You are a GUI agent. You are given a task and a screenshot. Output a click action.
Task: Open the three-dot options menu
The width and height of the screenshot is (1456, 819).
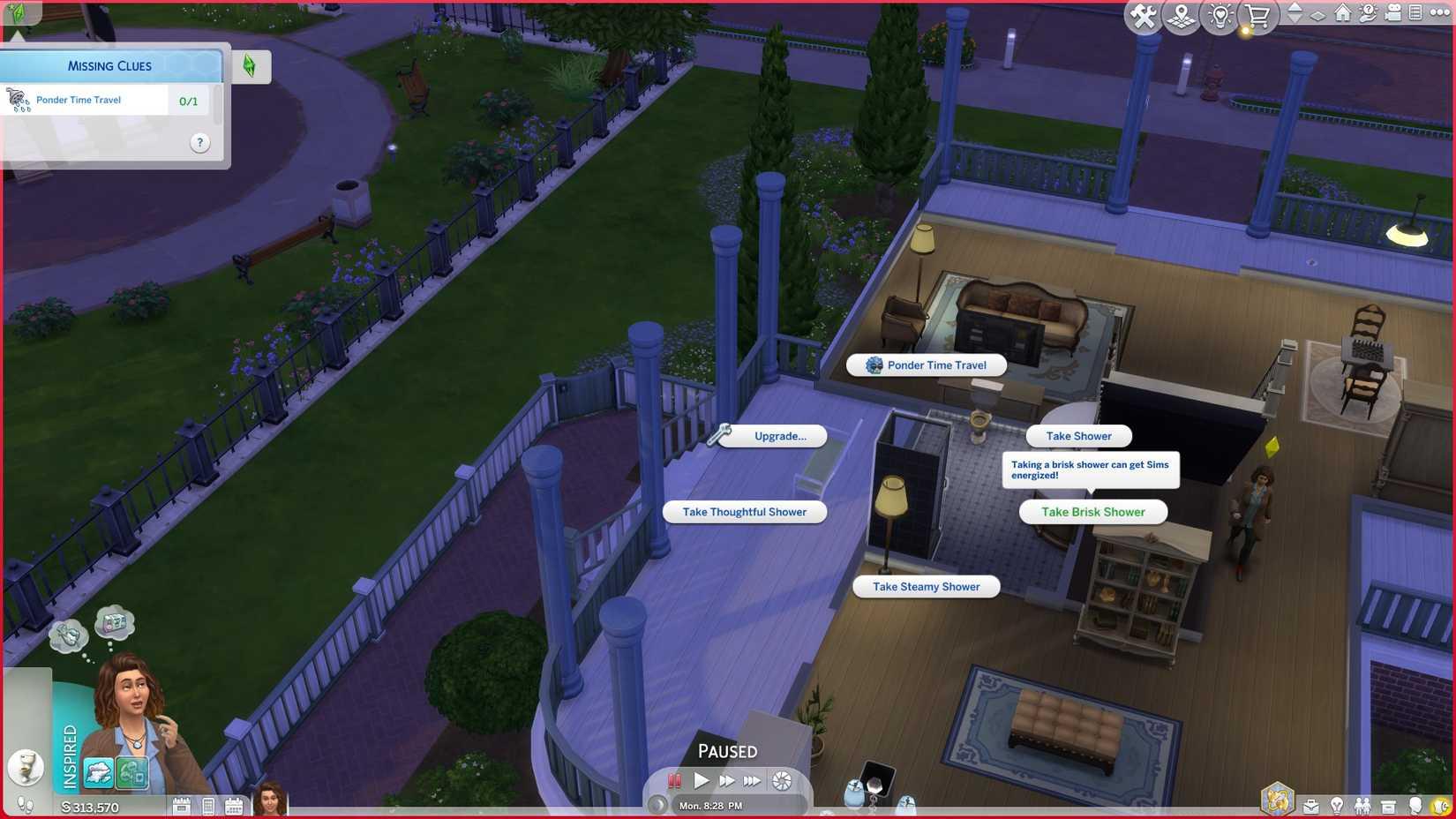coord(1439,13)
